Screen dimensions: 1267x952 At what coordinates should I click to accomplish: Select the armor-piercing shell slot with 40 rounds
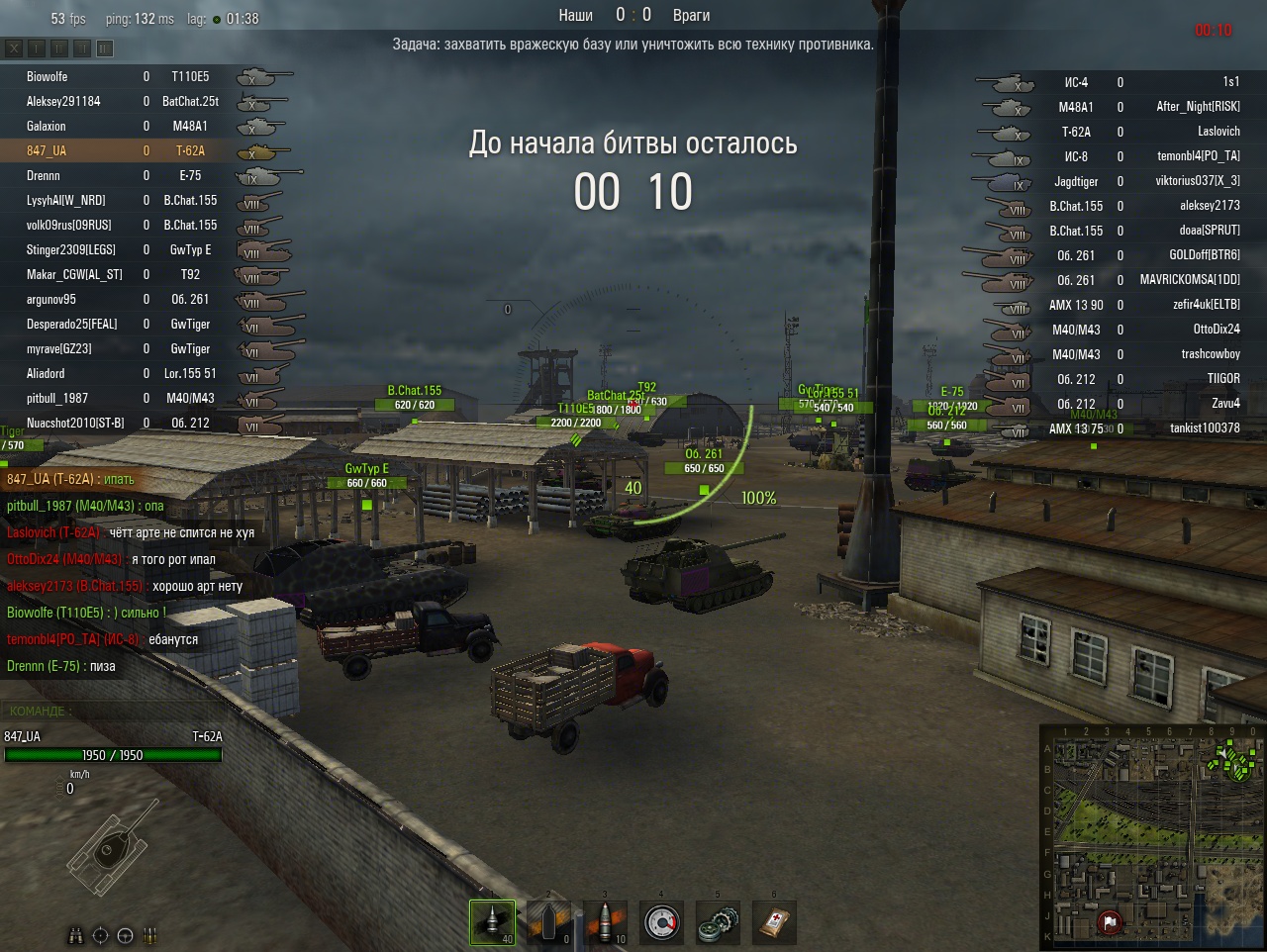click(x=492, y=922)
